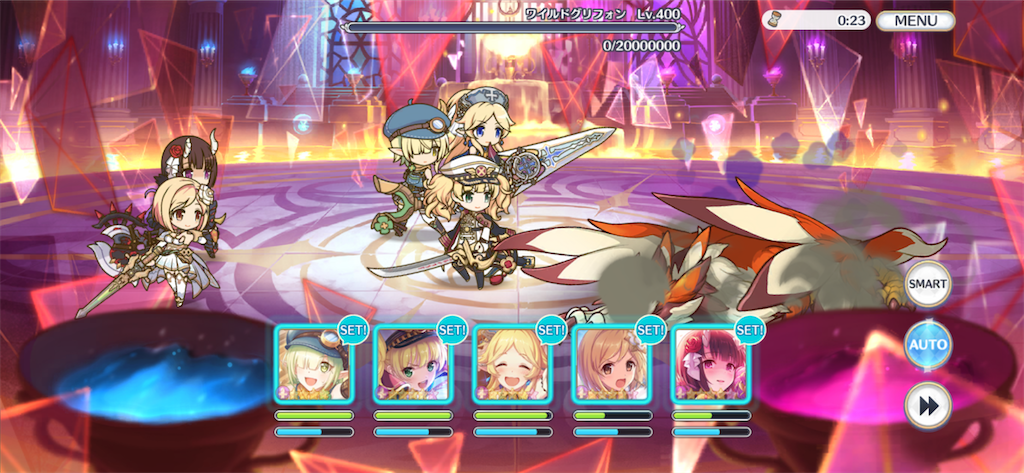The height and width of the screenshot is (473, 1024).
Task: Toggle AUTO battle mode
Action: click(x=927, y=345)
